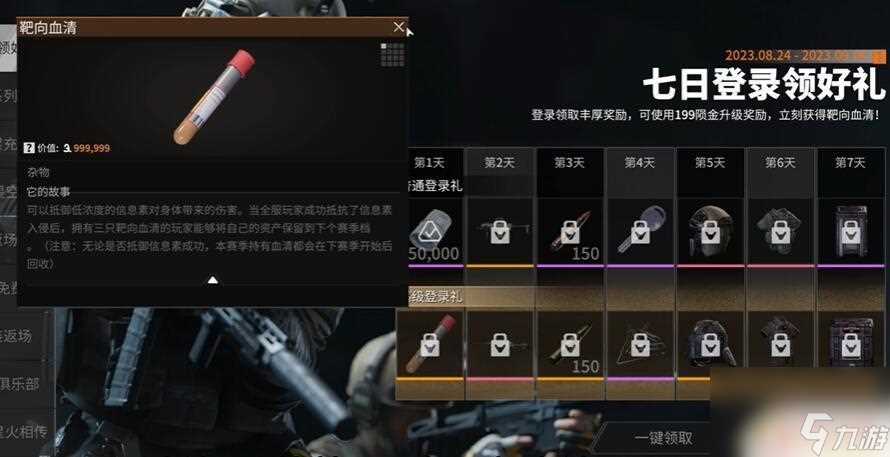Select the day 4 basic key reward

point(640,232)
